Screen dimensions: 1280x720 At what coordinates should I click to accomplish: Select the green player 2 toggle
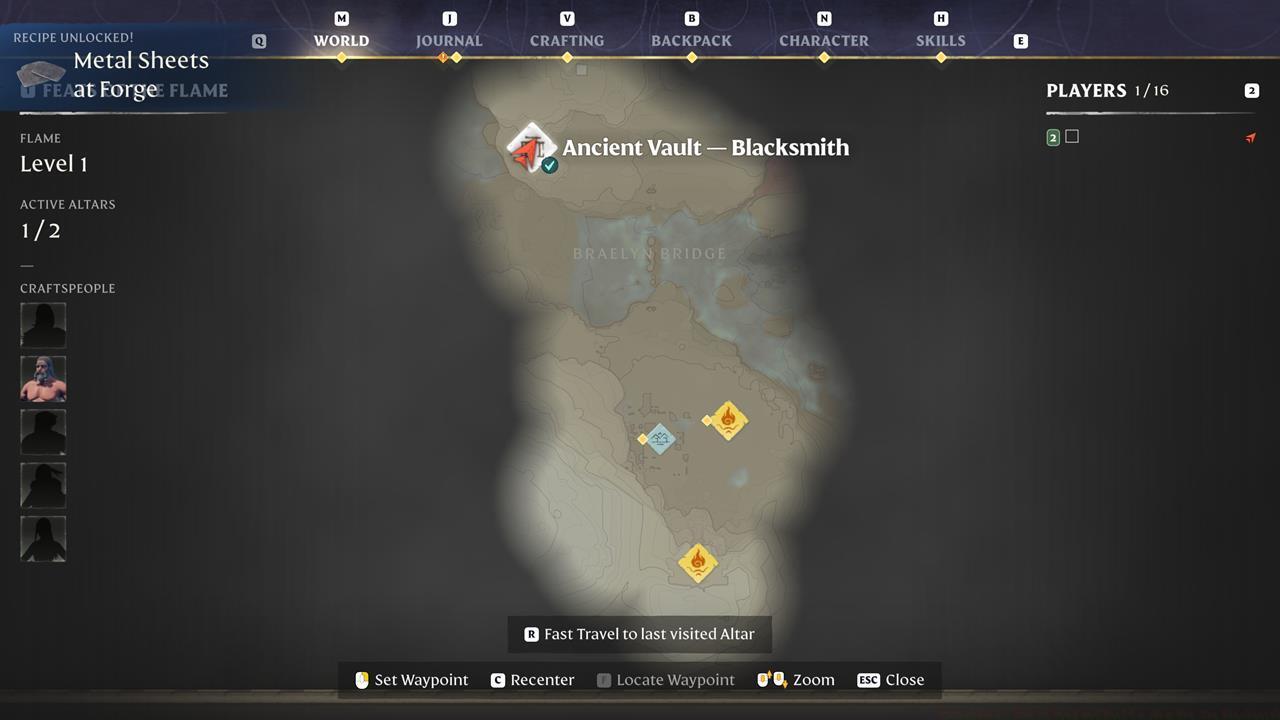(1052, 137)
